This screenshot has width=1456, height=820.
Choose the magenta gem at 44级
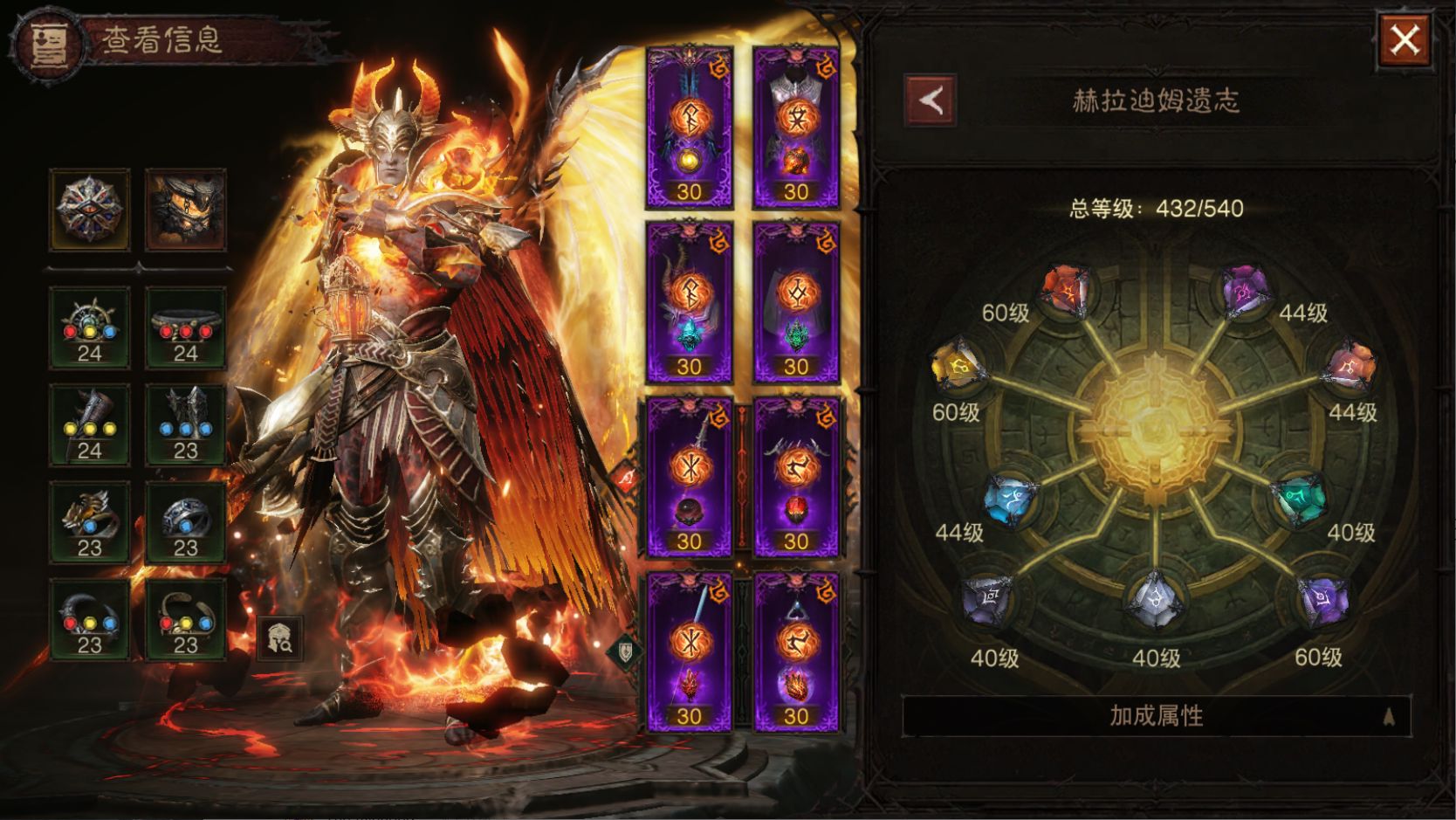[x=1243, y=291]
